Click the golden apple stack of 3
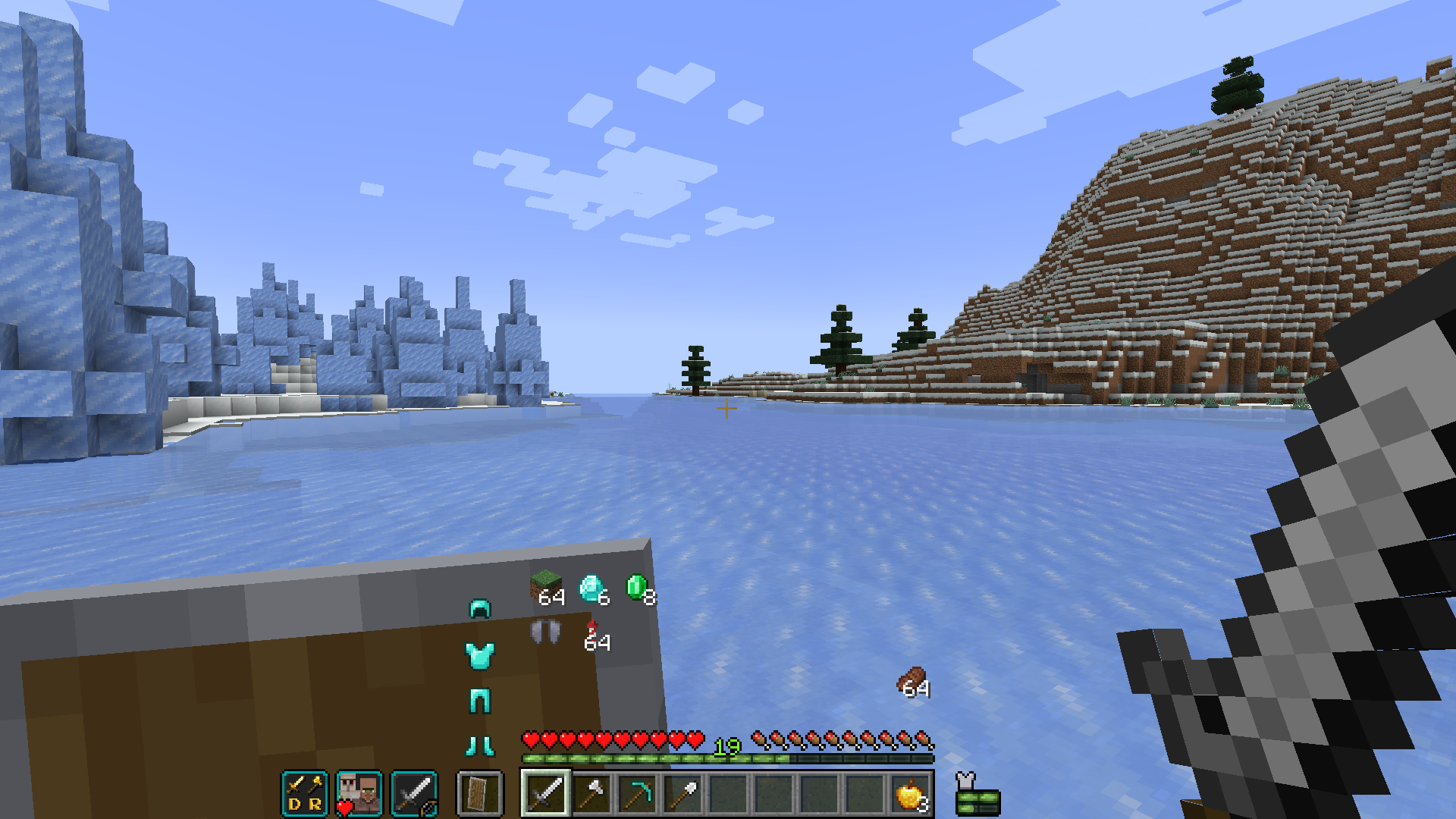The width and height of the screenshot is (1456, 819). click(x=909, y=792)
